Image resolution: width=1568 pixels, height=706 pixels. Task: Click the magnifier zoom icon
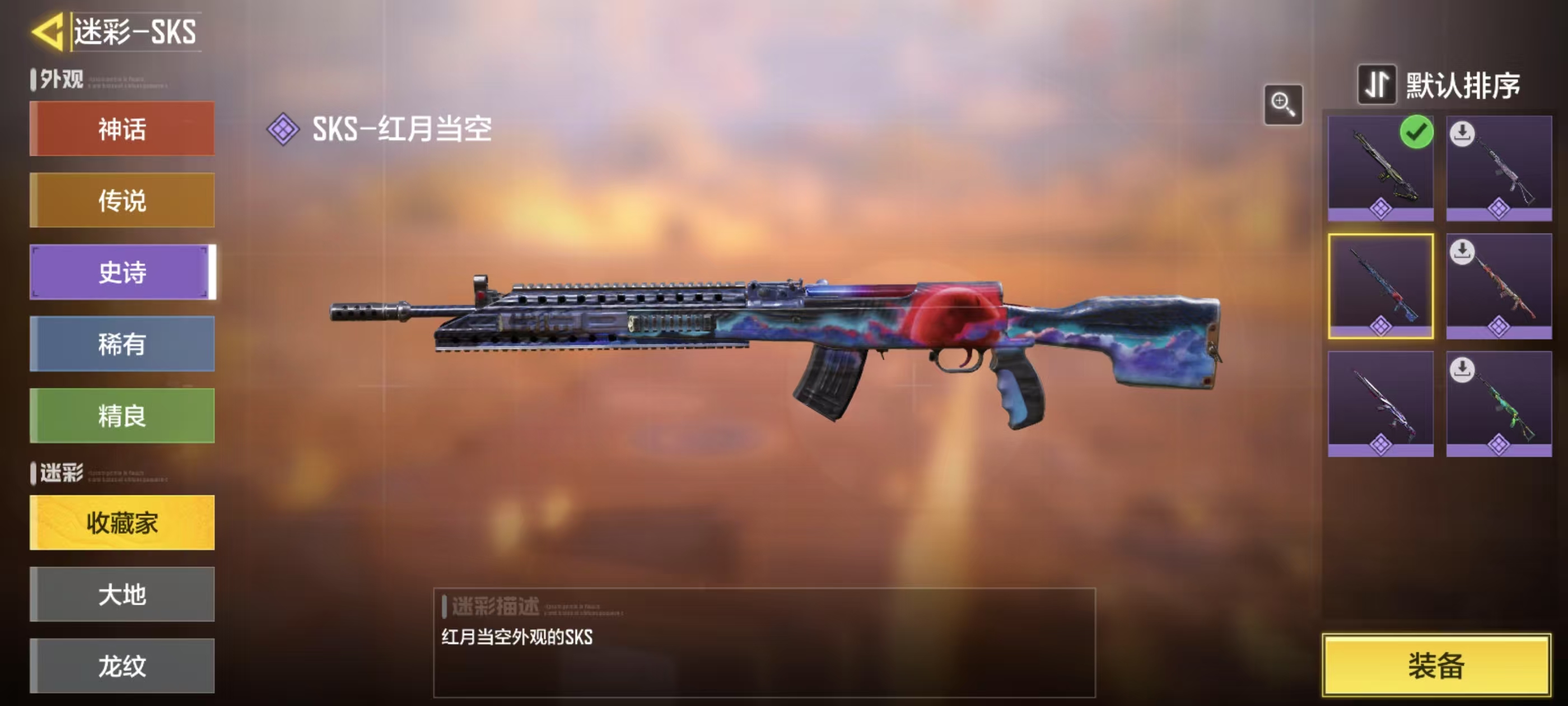click(1283, 105)
